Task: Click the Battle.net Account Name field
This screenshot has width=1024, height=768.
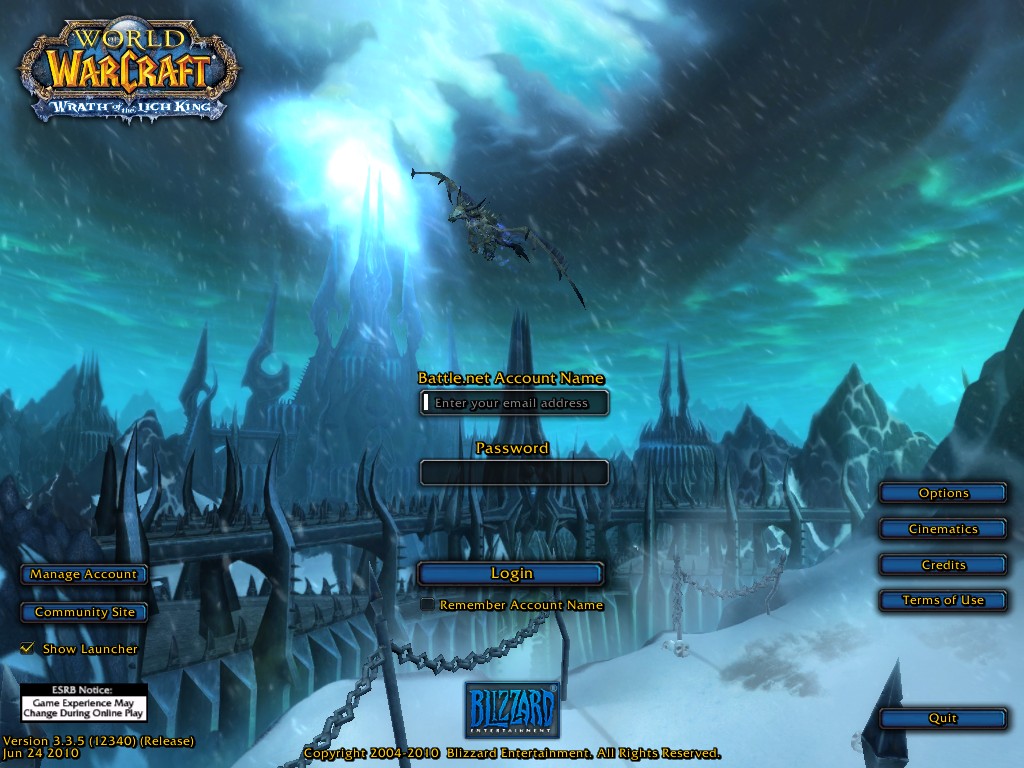Action: point(513,403)
